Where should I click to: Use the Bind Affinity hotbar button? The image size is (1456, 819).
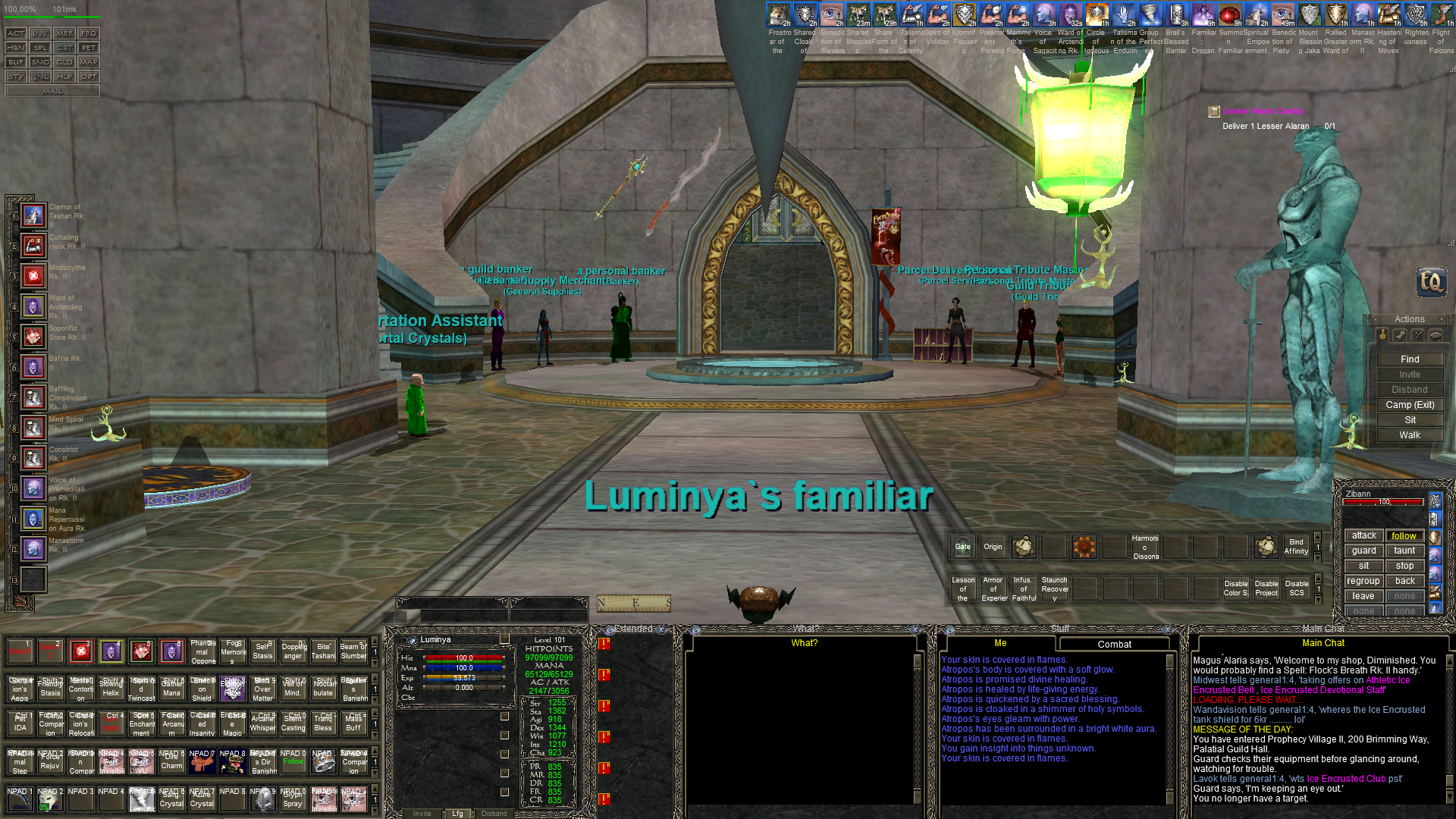1296,547
